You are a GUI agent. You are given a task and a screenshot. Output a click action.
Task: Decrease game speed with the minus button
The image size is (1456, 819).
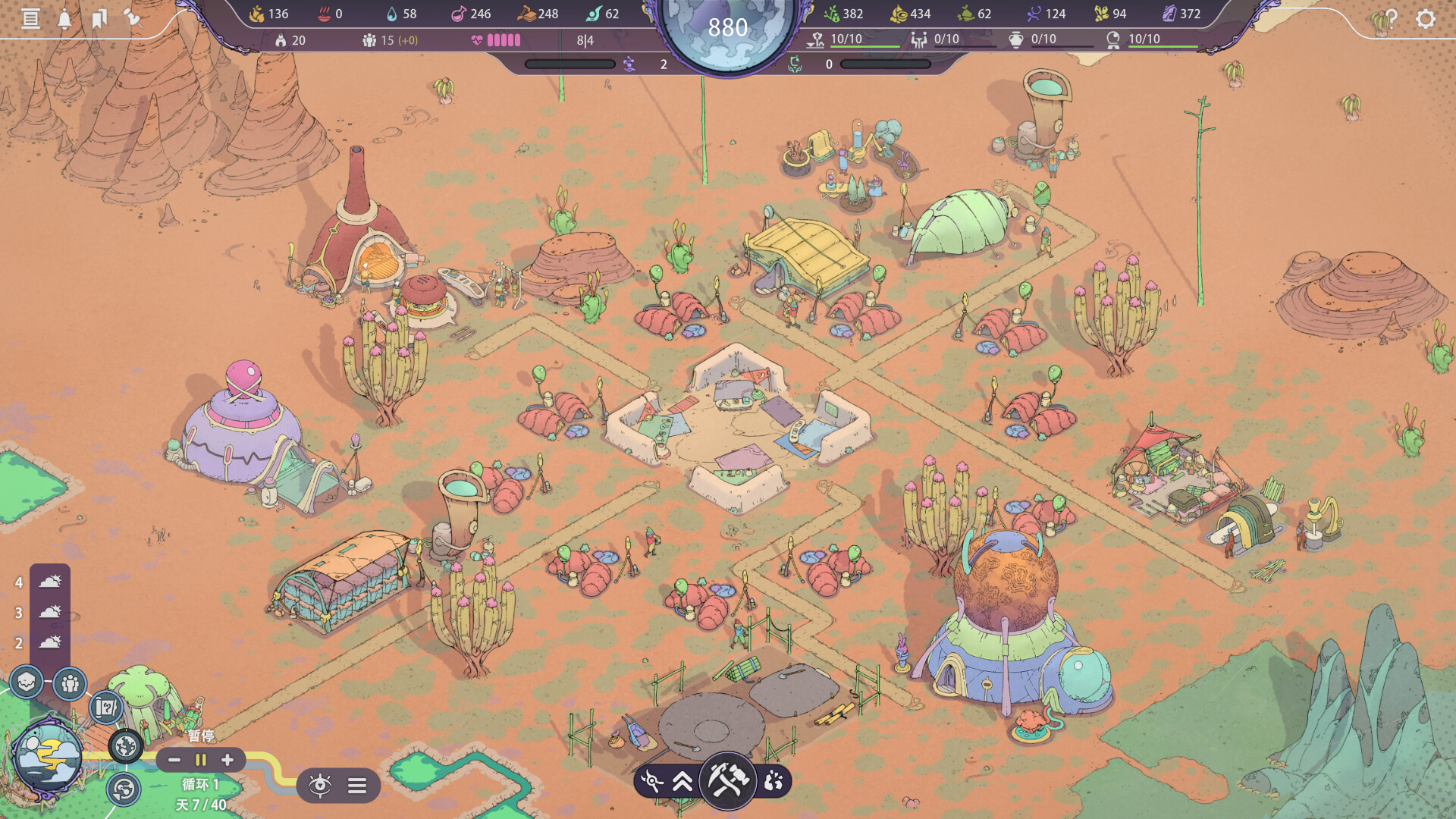[174, 760]
